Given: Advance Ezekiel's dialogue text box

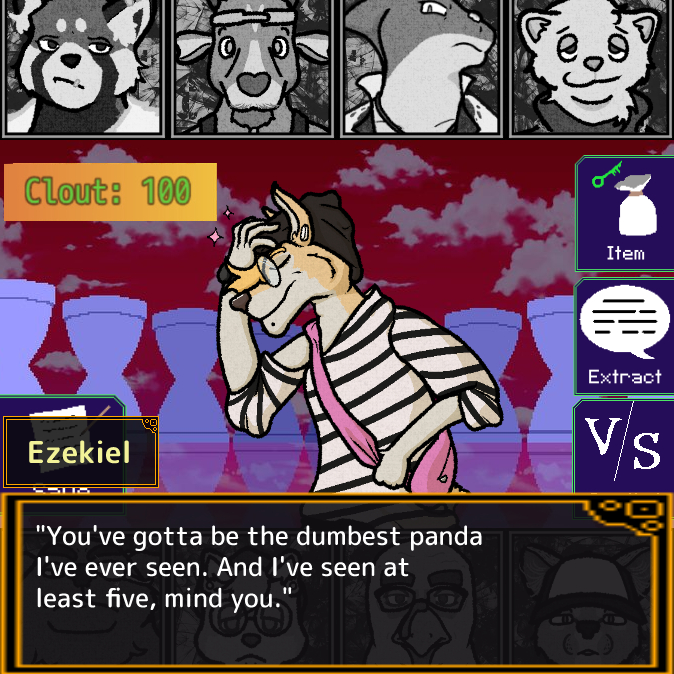Looking at the screenshot, I should click(336, 582).
